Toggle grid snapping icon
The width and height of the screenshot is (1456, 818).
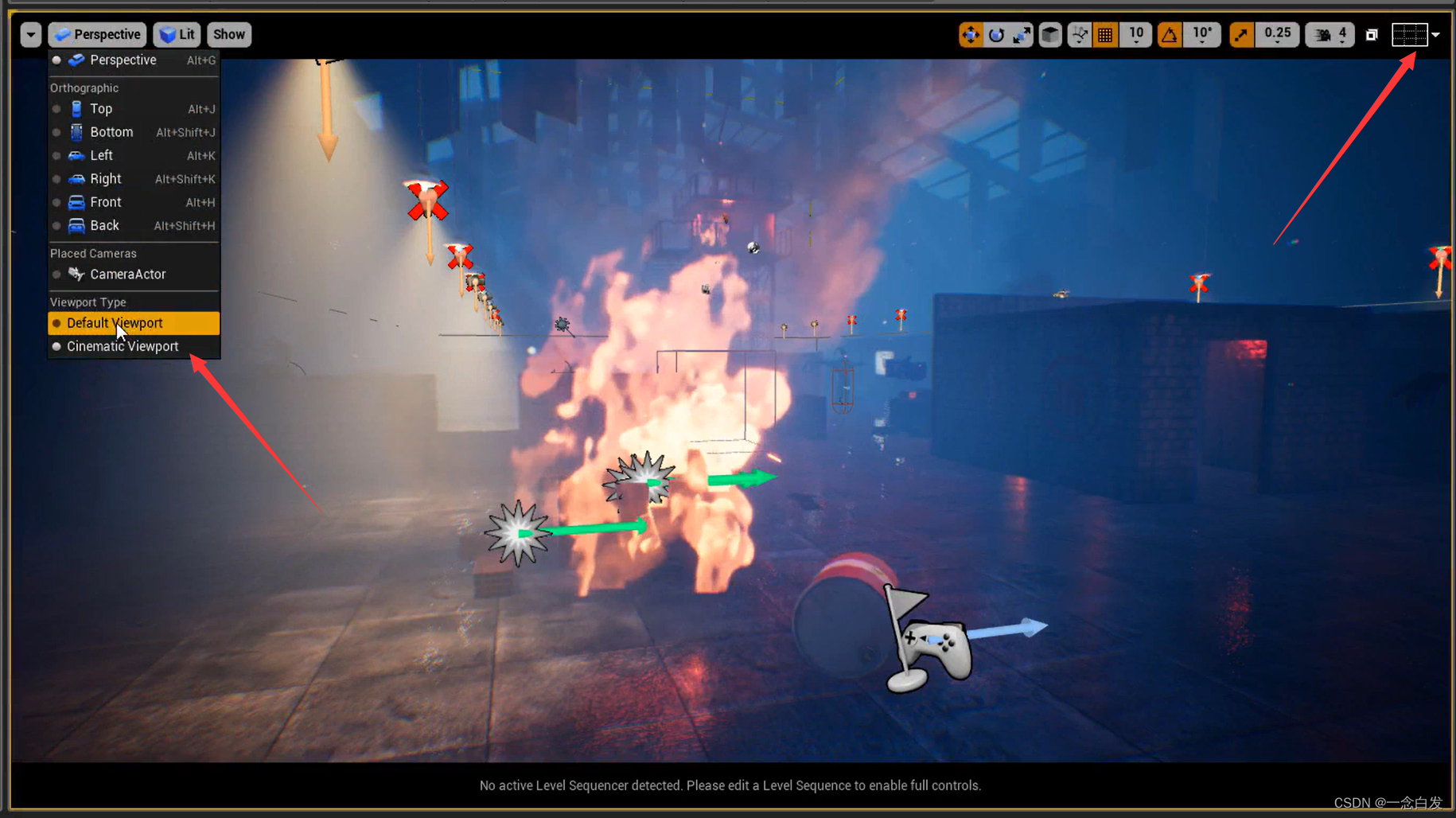(1105, 34)
